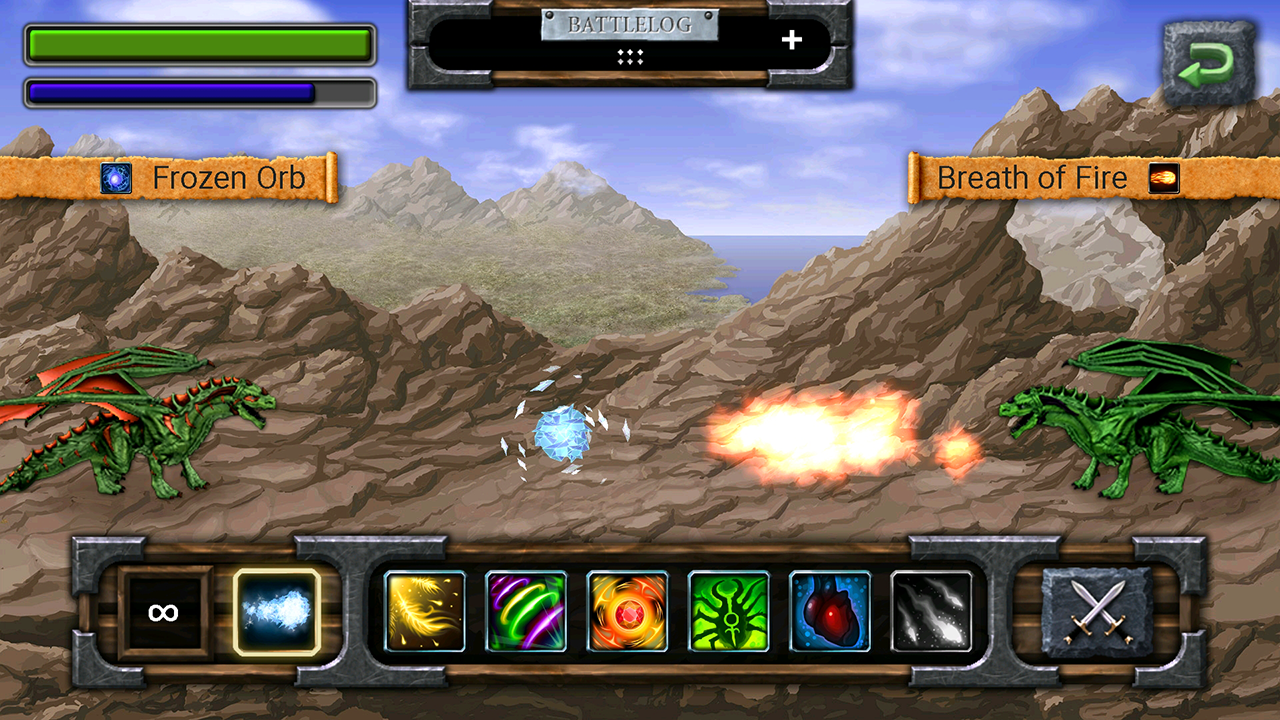Screen dimensions: 1280x720
Task: Select the green spider spell icon
Action: coord(731,612)
